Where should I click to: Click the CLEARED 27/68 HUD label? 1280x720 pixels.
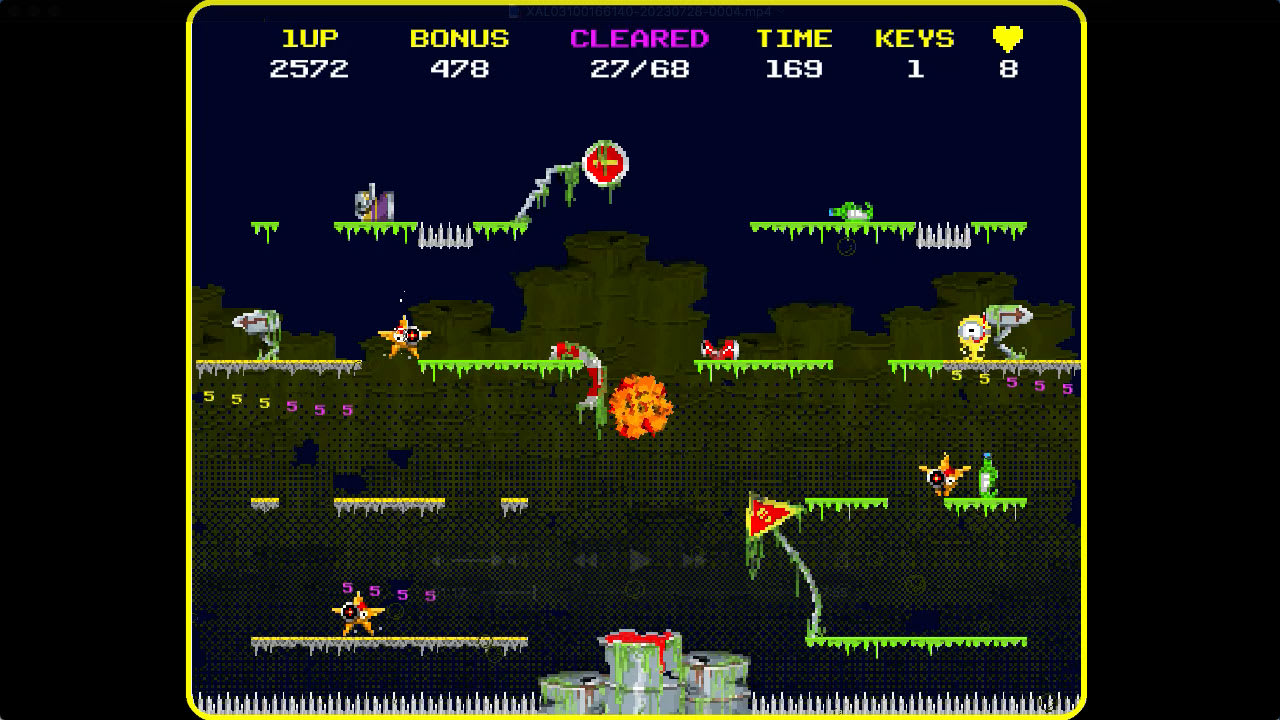(x=638, y=38)
